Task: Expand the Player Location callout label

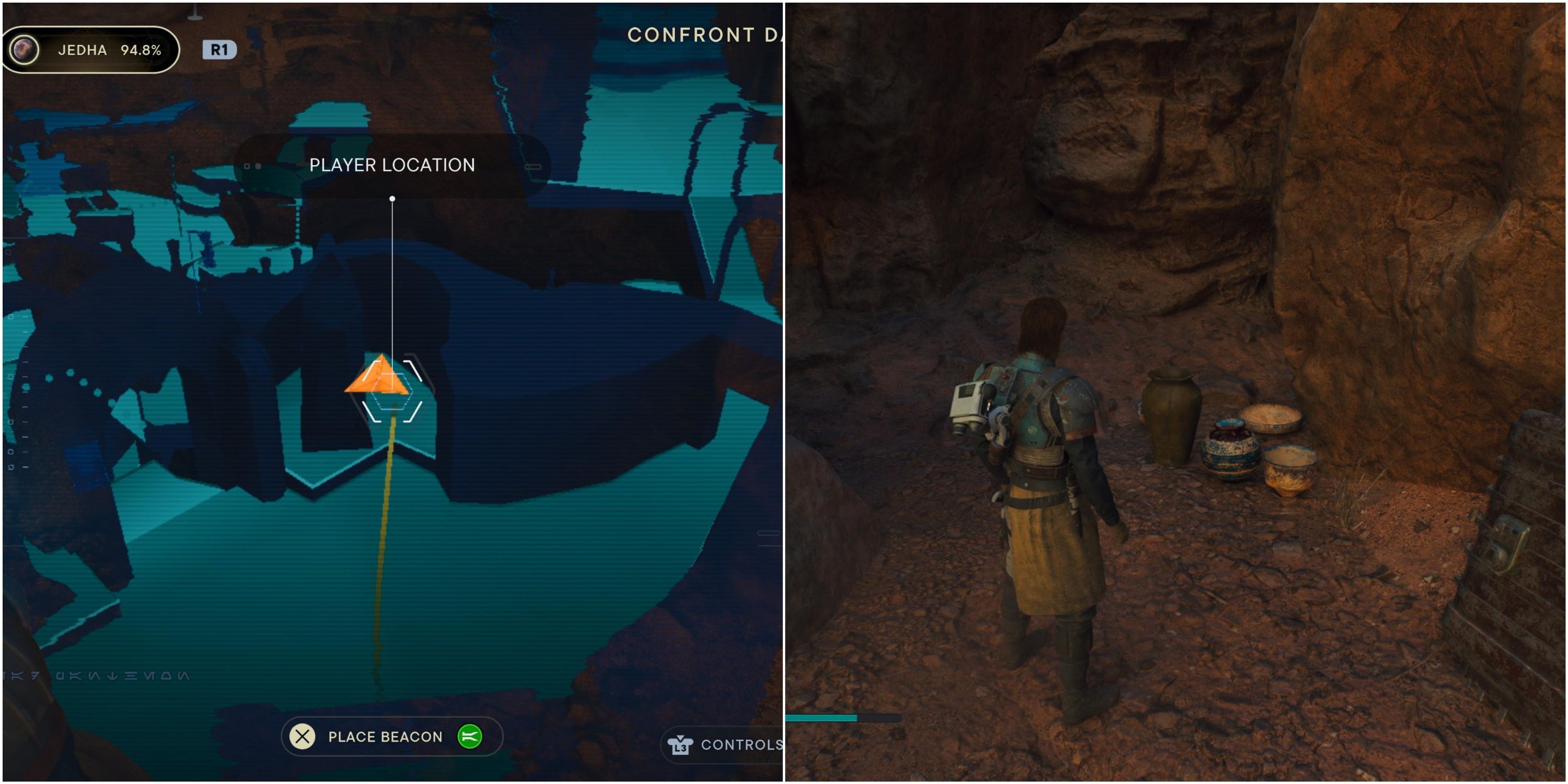Action: click(x=393, y=164)
